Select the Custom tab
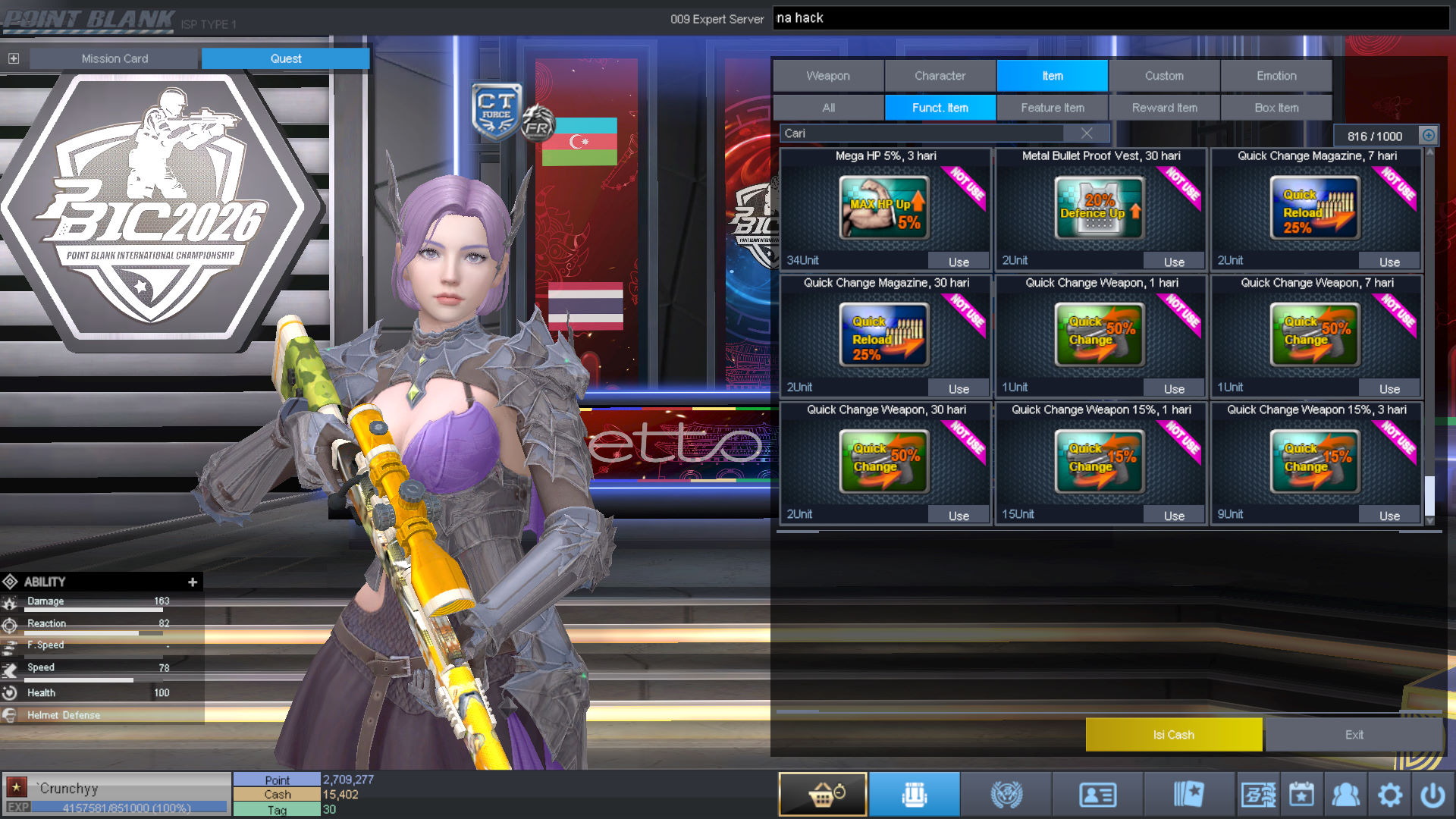Viewport: 1456px width, 819px height. [1164, 76]
